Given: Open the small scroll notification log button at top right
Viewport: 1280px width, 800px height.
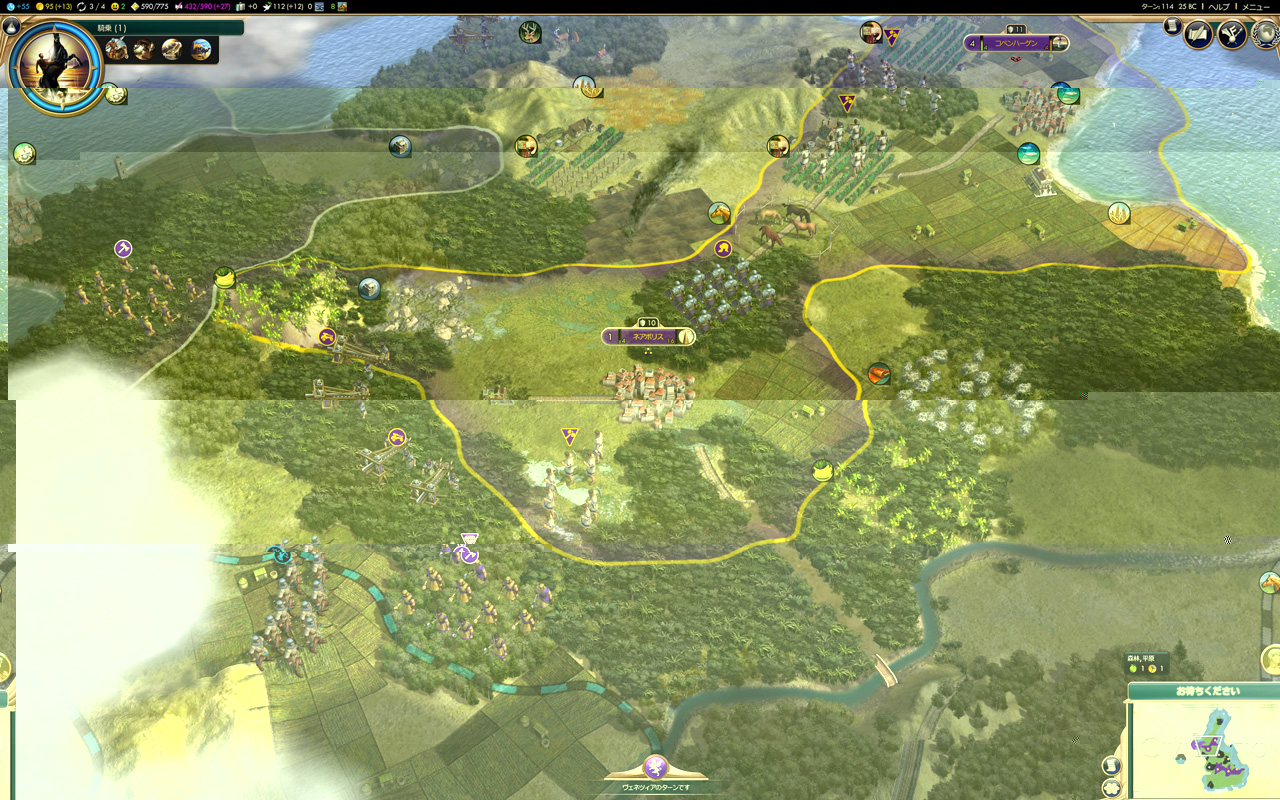Looking at the screenshot, I should 1172,27.
